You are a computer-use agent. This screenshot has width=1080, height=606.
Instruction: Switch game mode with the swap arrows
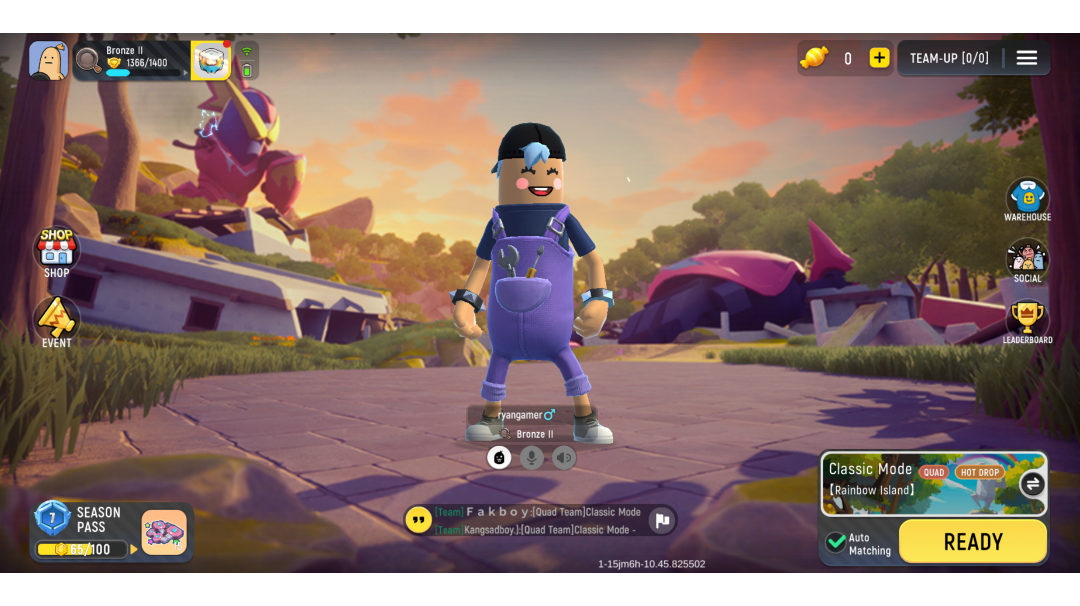coord(1032,484)
